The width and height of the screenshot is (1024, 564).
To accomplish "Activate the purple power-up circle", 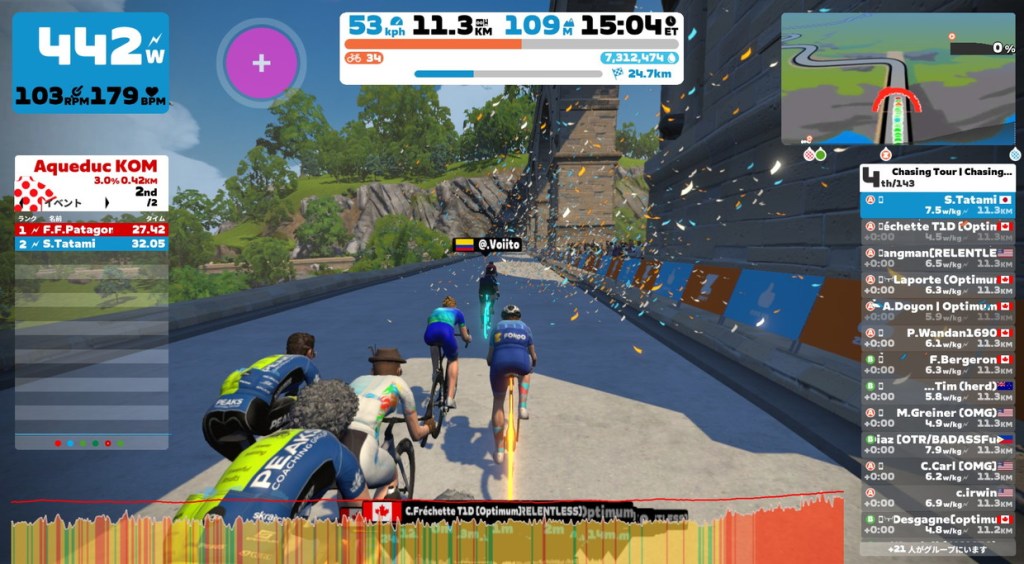I will pyautogui.click(x=261, y=63).
